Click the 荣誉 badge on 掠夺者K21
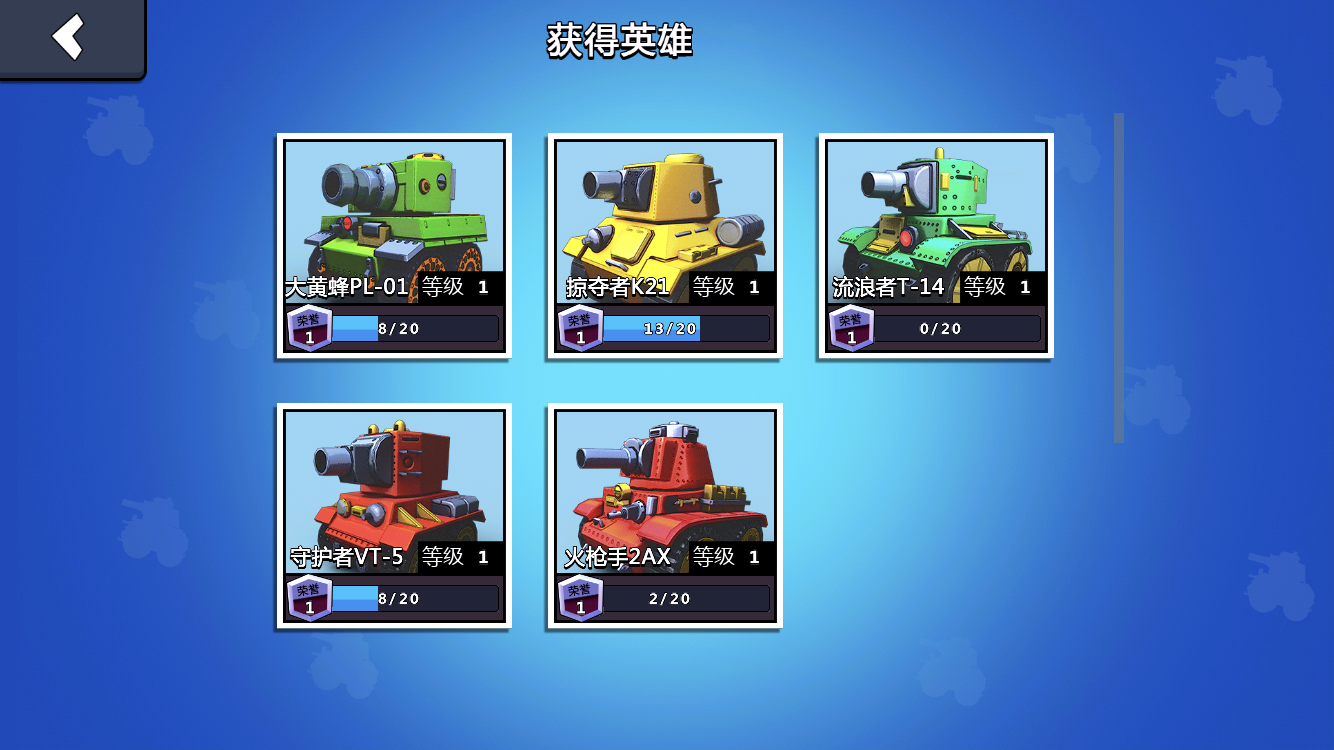The width and height of the screenshot is (1334, 750). pos(582,327)
